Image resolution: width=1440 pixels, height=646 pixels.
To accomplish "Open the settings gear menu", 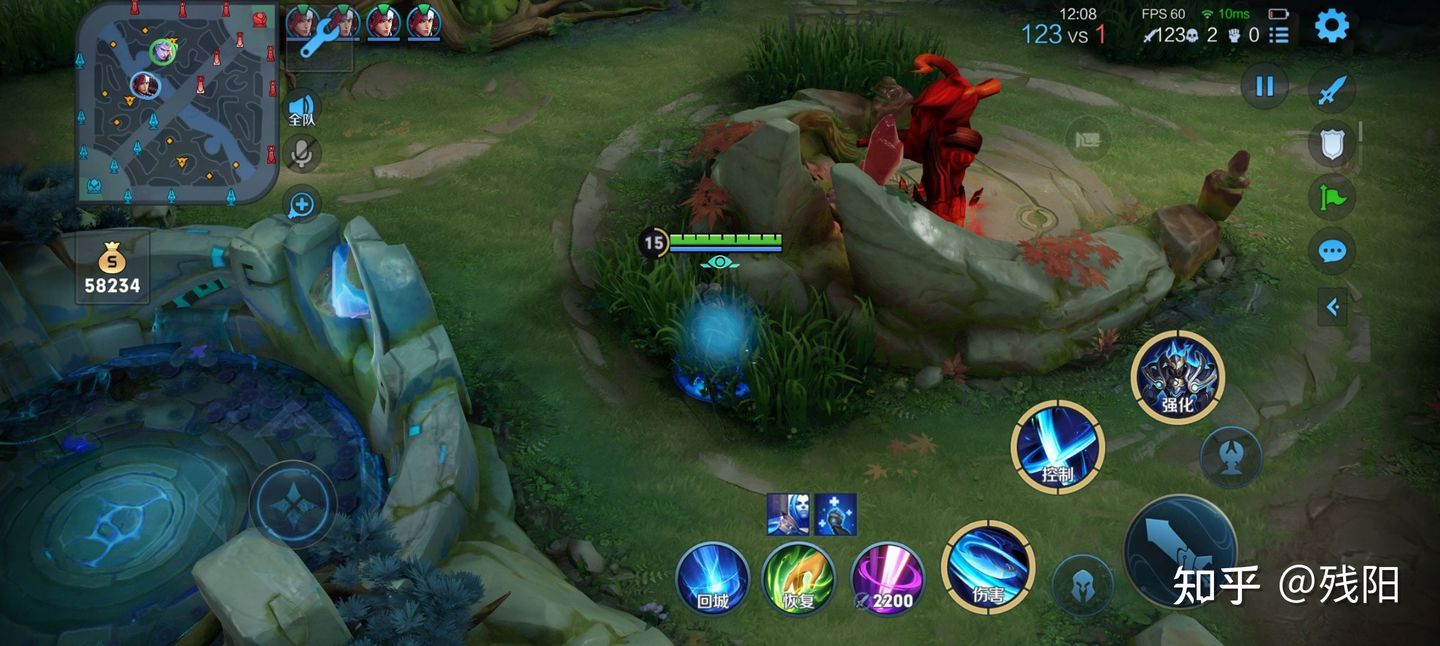I will pyautogui.click(x=1331, y=25).
